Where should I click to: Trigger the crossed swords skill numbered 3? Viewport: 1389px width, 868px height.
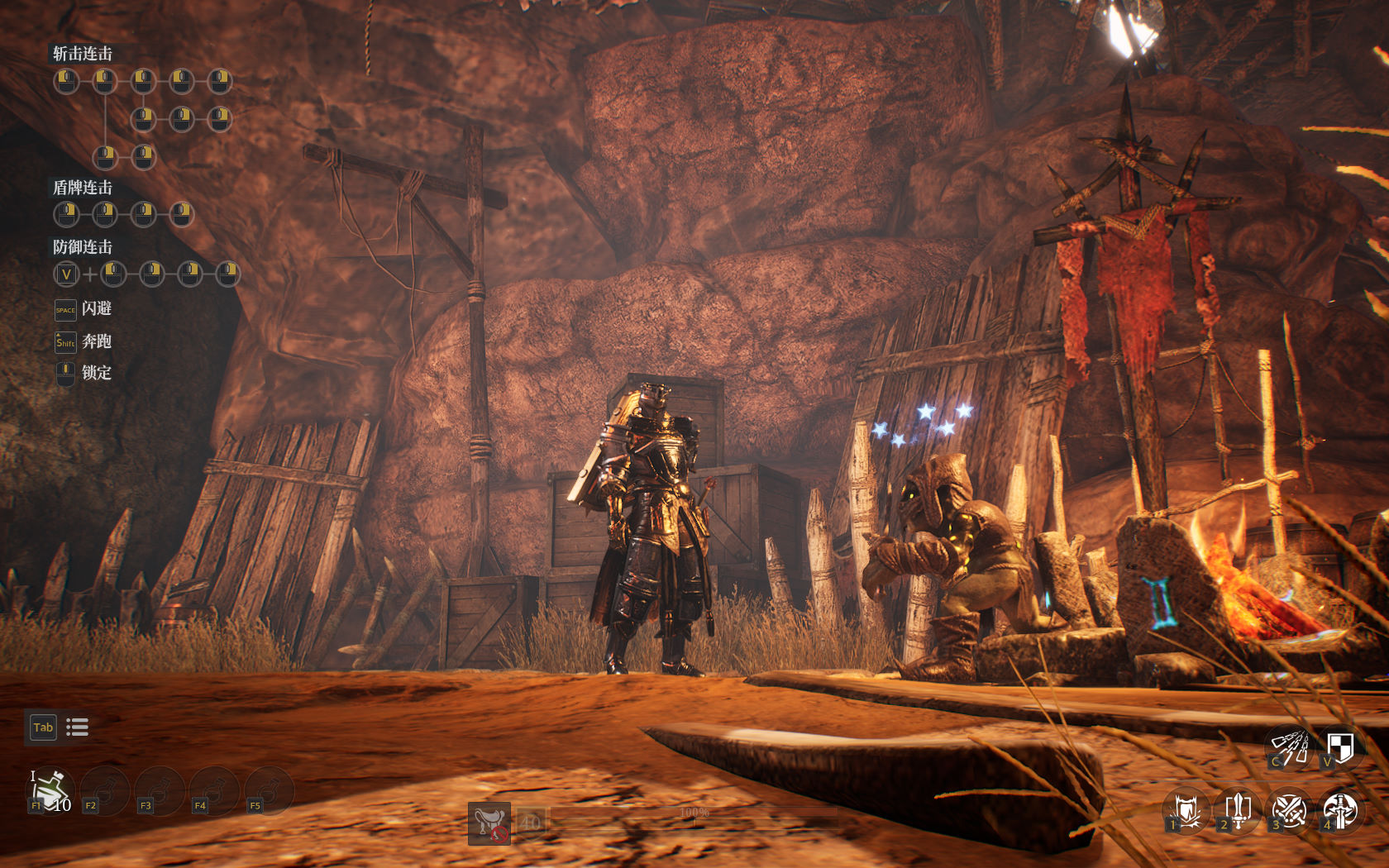coord(1289,811)
